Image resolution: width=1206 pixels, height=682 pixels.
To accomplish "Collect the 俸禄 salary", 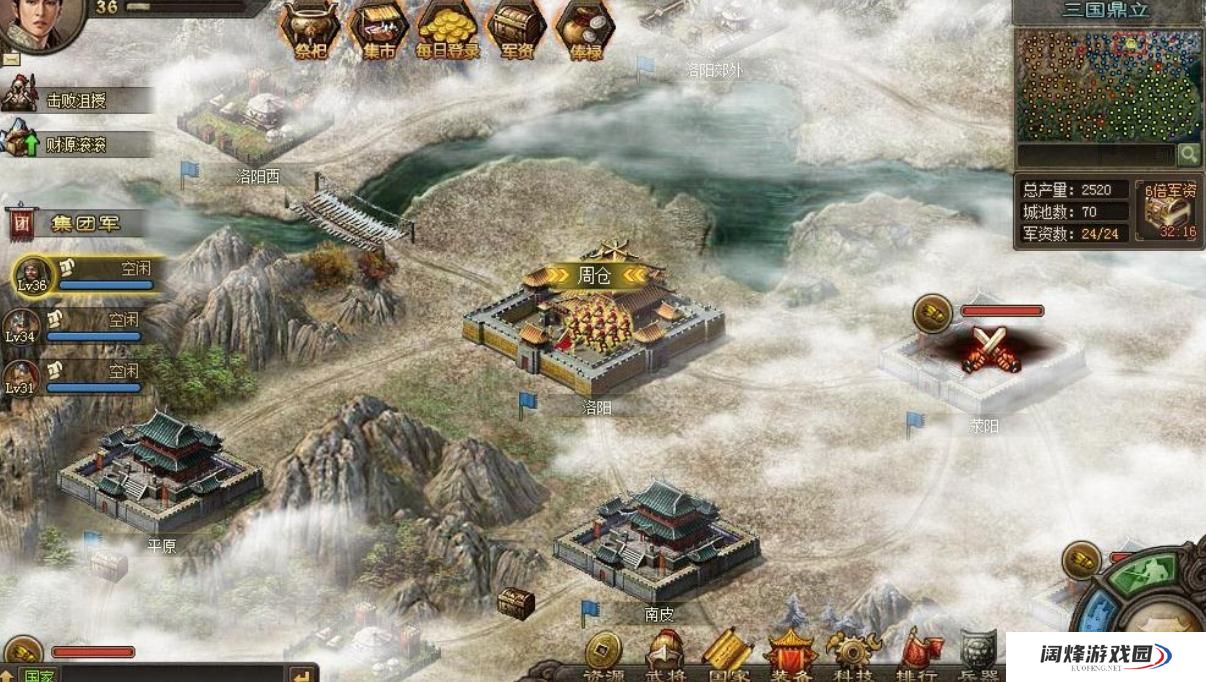I will (585, 30).
